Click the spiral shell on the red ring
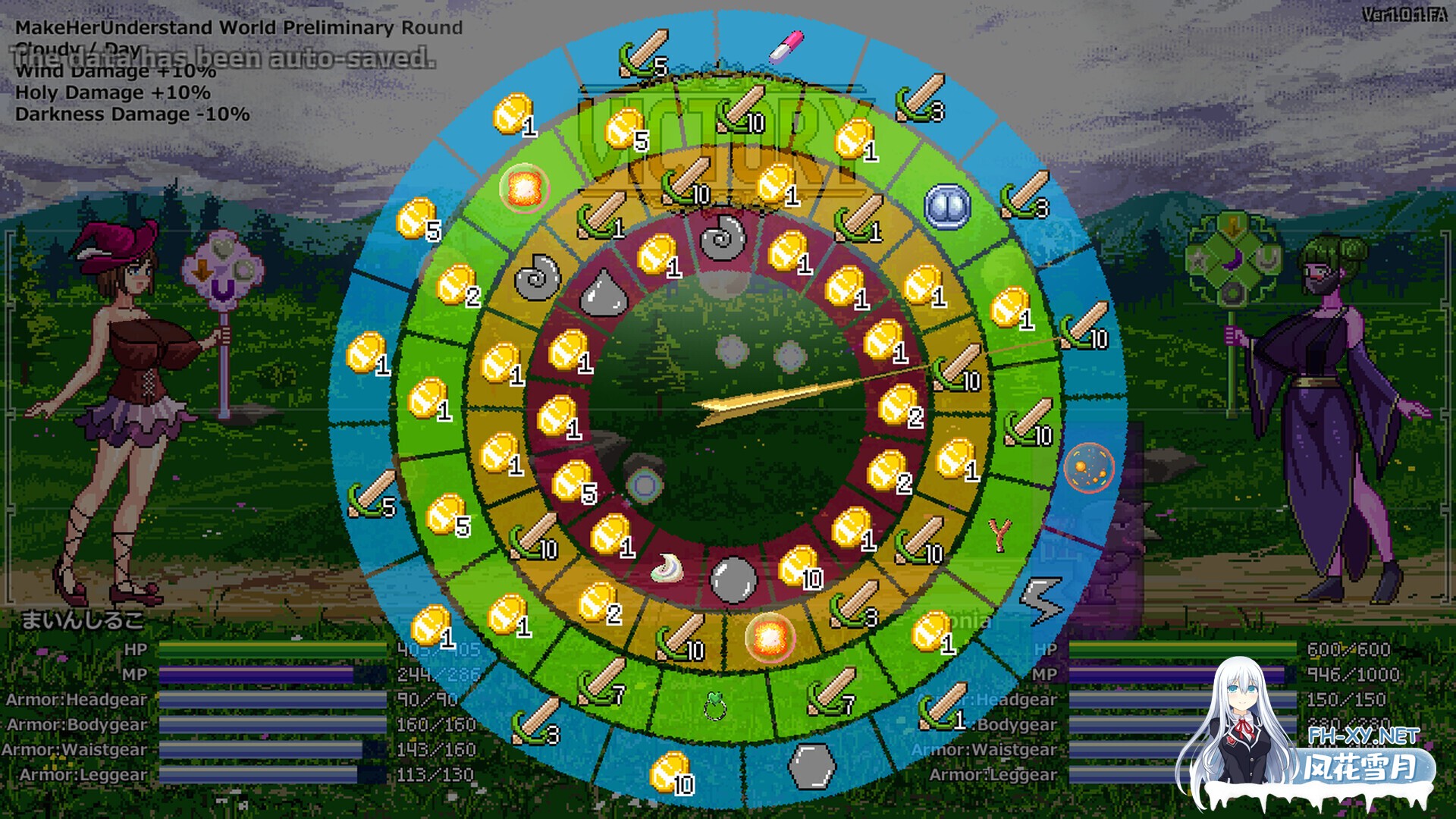This screenshot has height=819, width=1456. coord(723,237)
